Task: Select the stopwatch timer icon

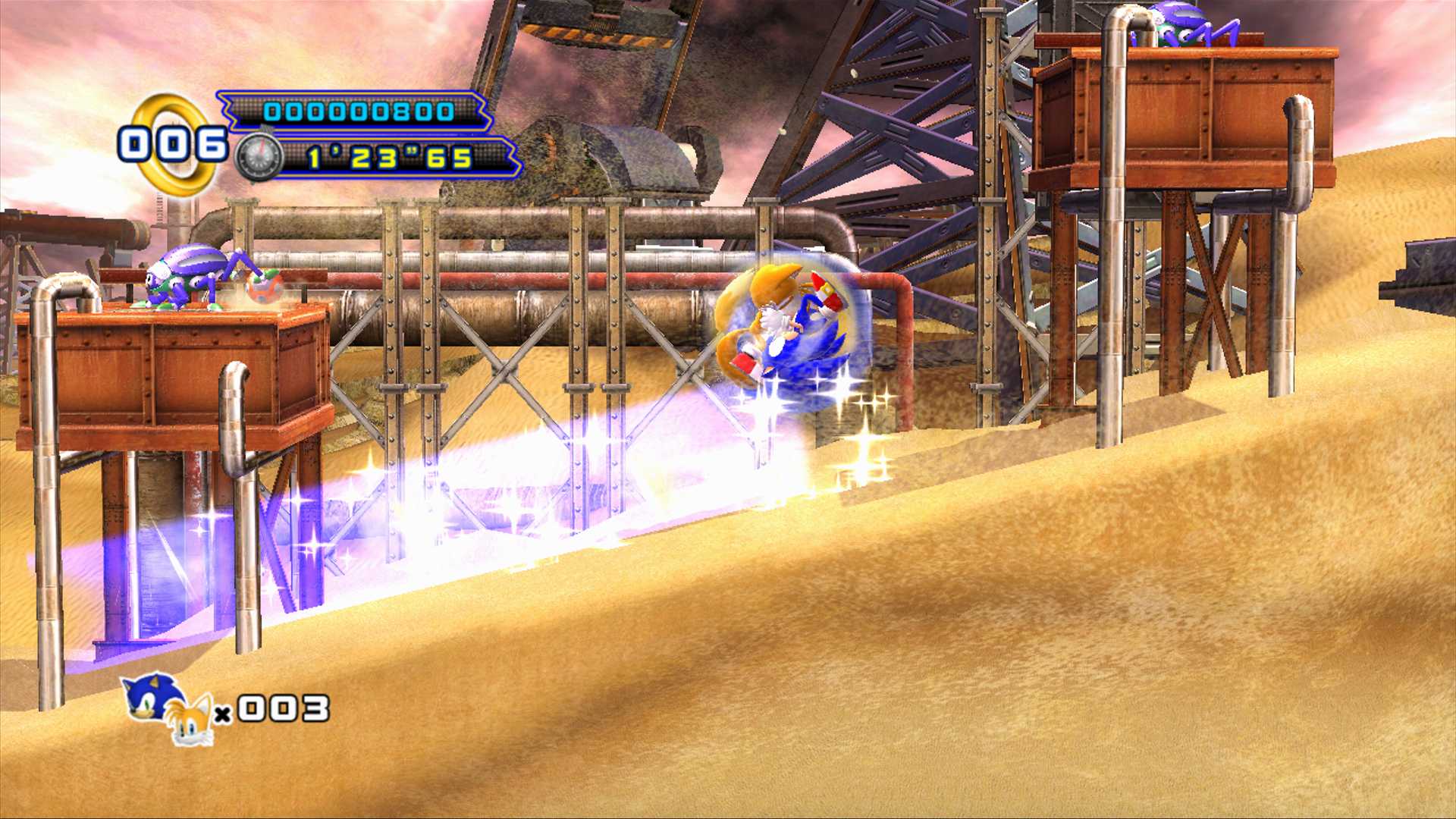Action: click(x=258, y=155)
